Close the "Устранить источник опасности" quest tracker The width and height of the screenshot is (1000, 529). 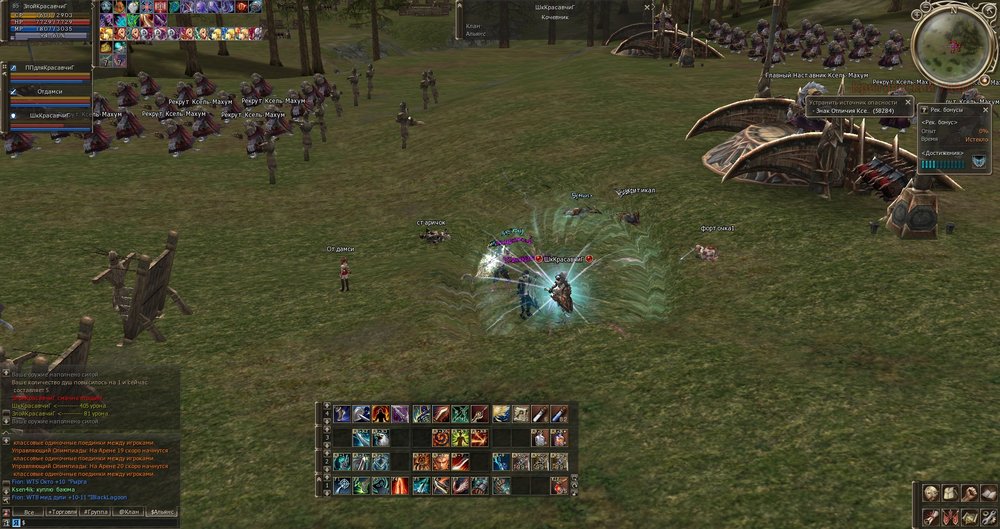[908, 102]
